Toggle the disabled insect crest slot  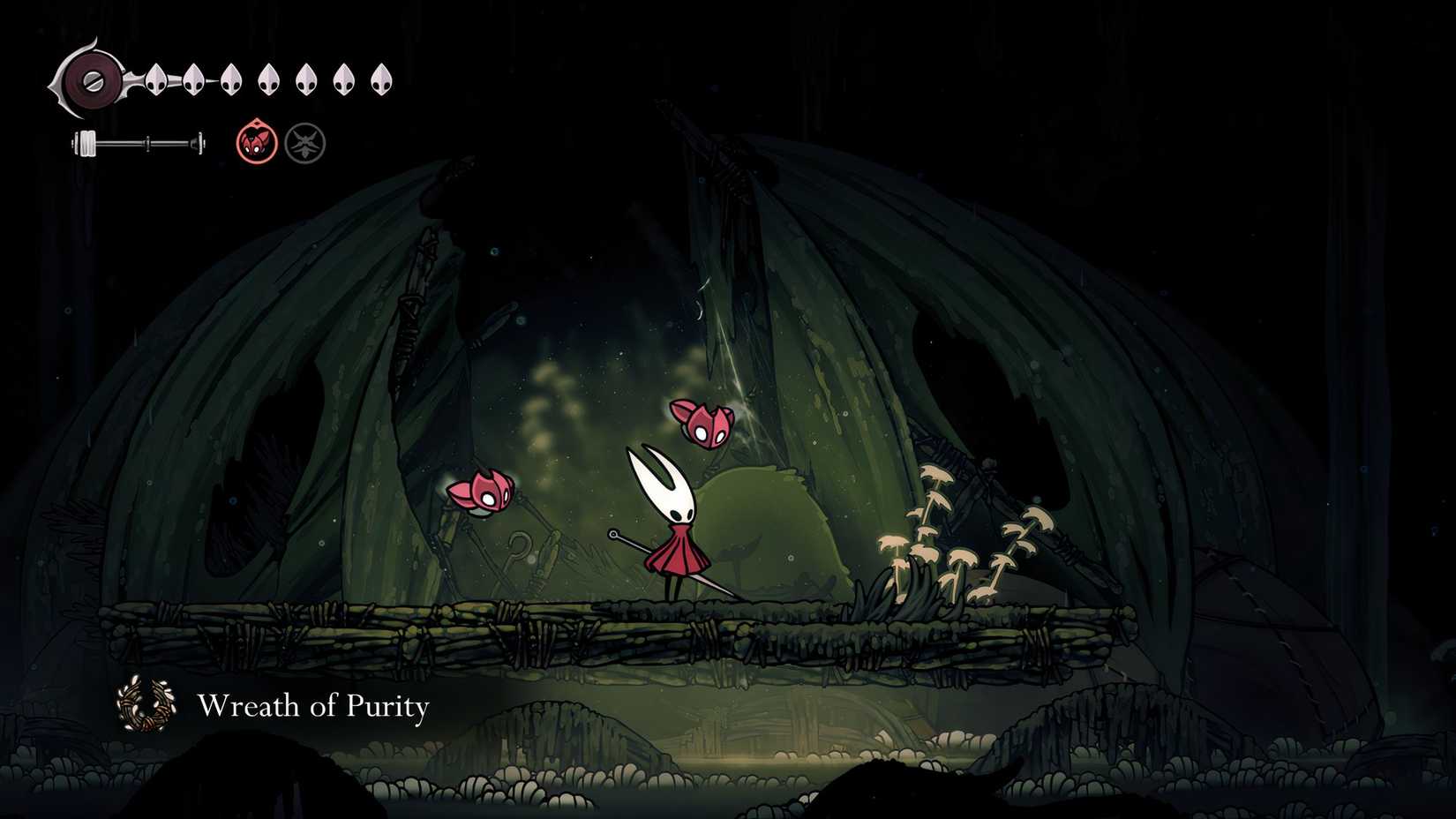304,141
